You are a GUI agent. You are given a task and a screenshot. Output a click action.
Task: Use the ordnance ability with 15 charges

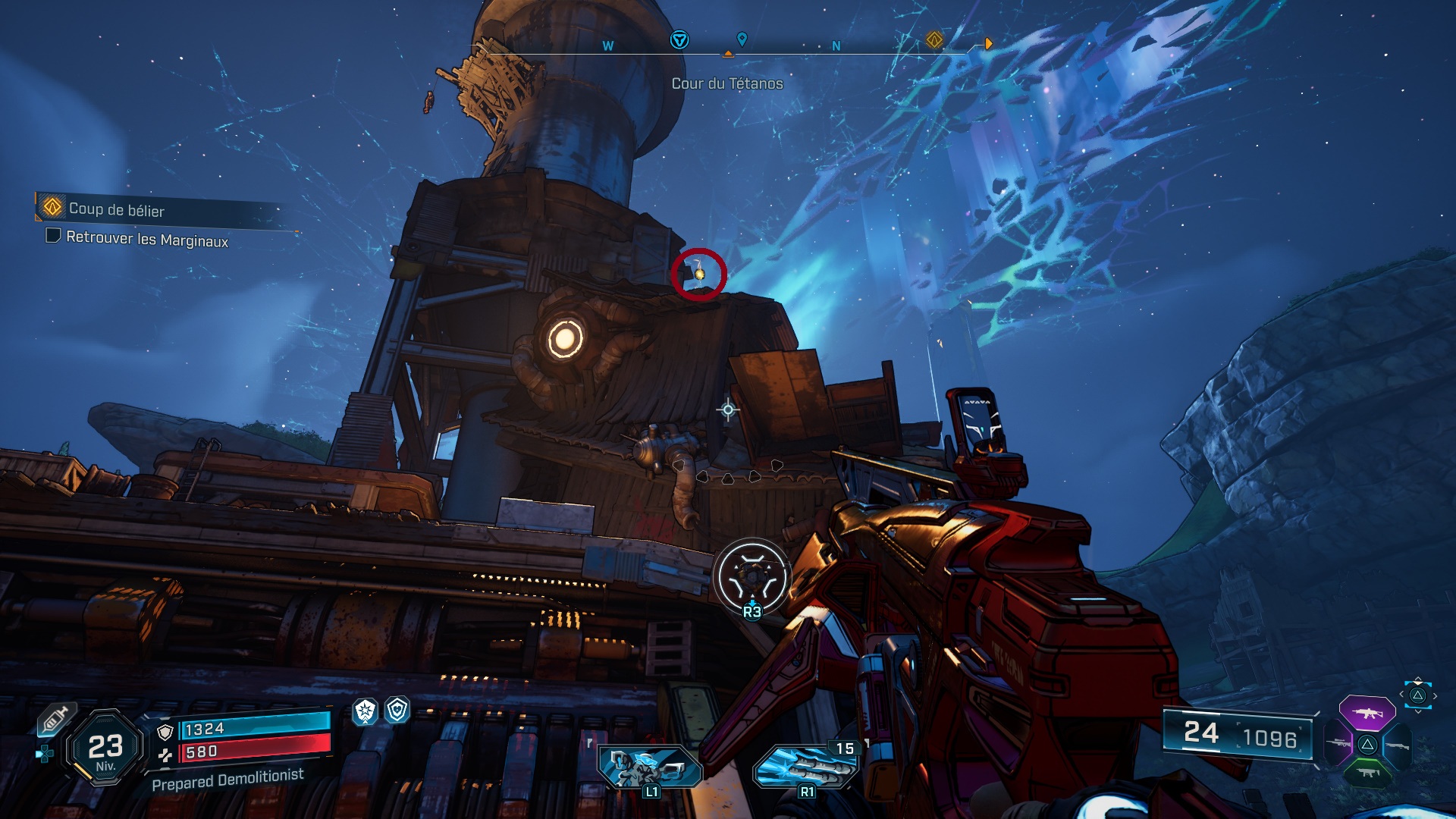[805, 766]
